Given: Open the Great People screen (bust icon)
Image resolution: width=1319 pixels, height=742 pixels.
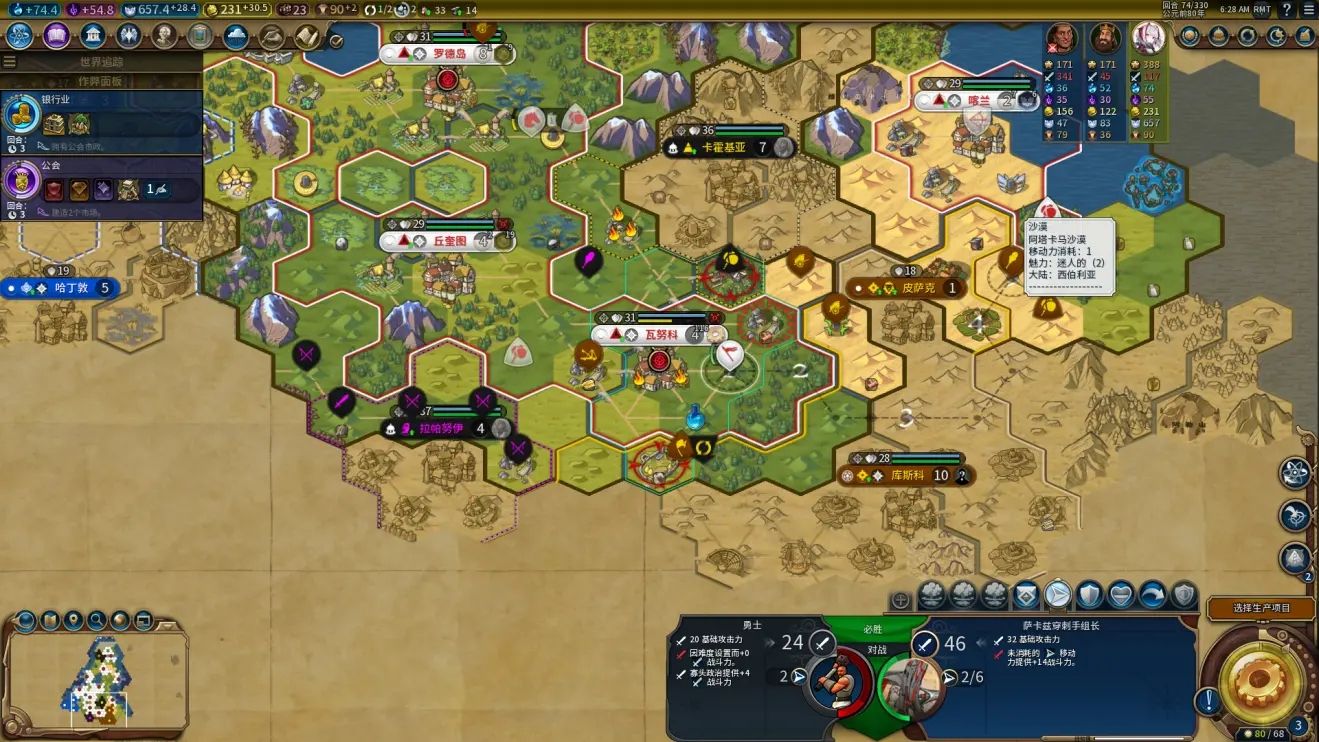Looking at the screenshot, I should pos(165,36).
